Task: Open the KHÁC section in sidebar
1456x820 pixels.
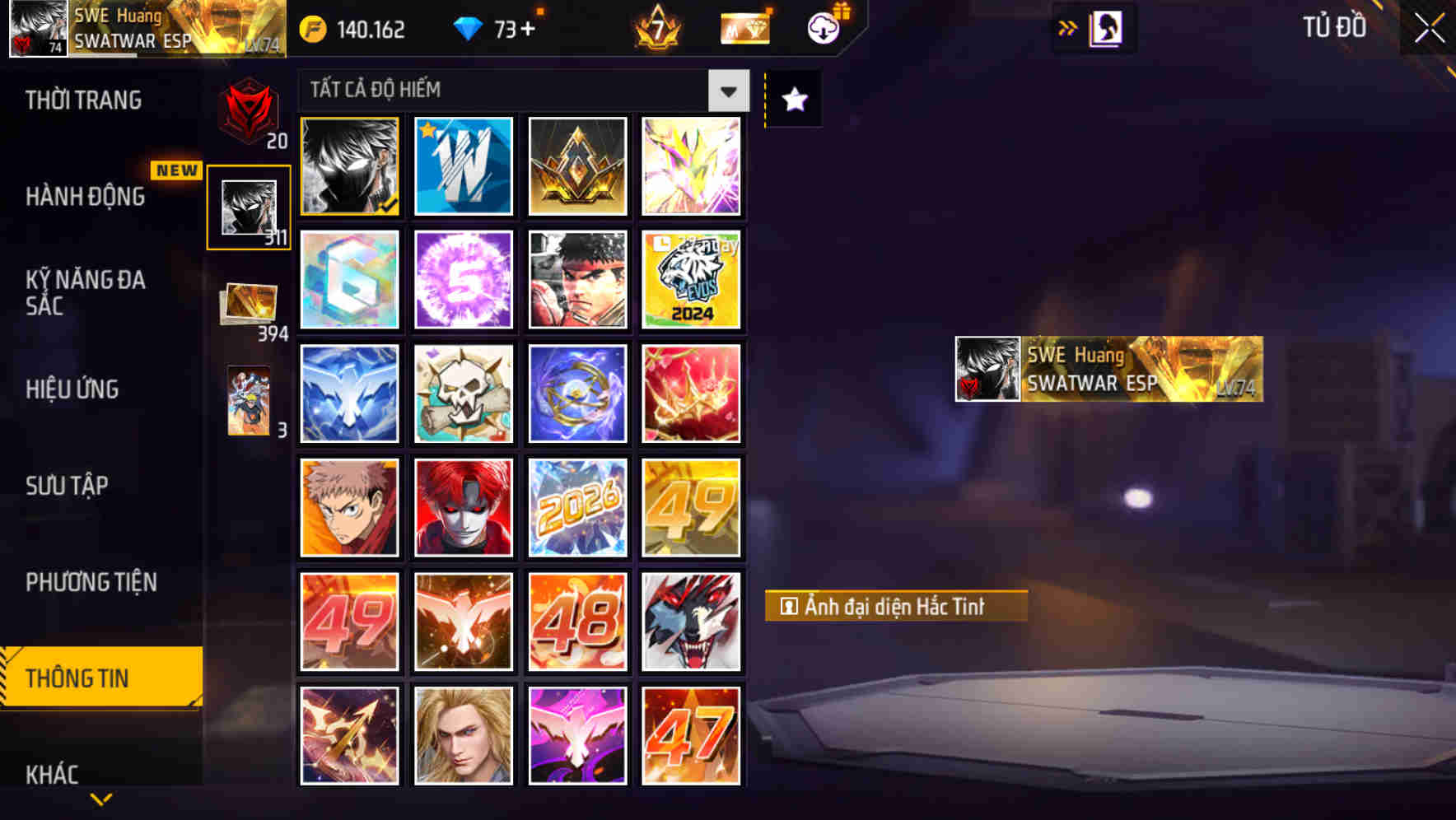Action: 52,772
